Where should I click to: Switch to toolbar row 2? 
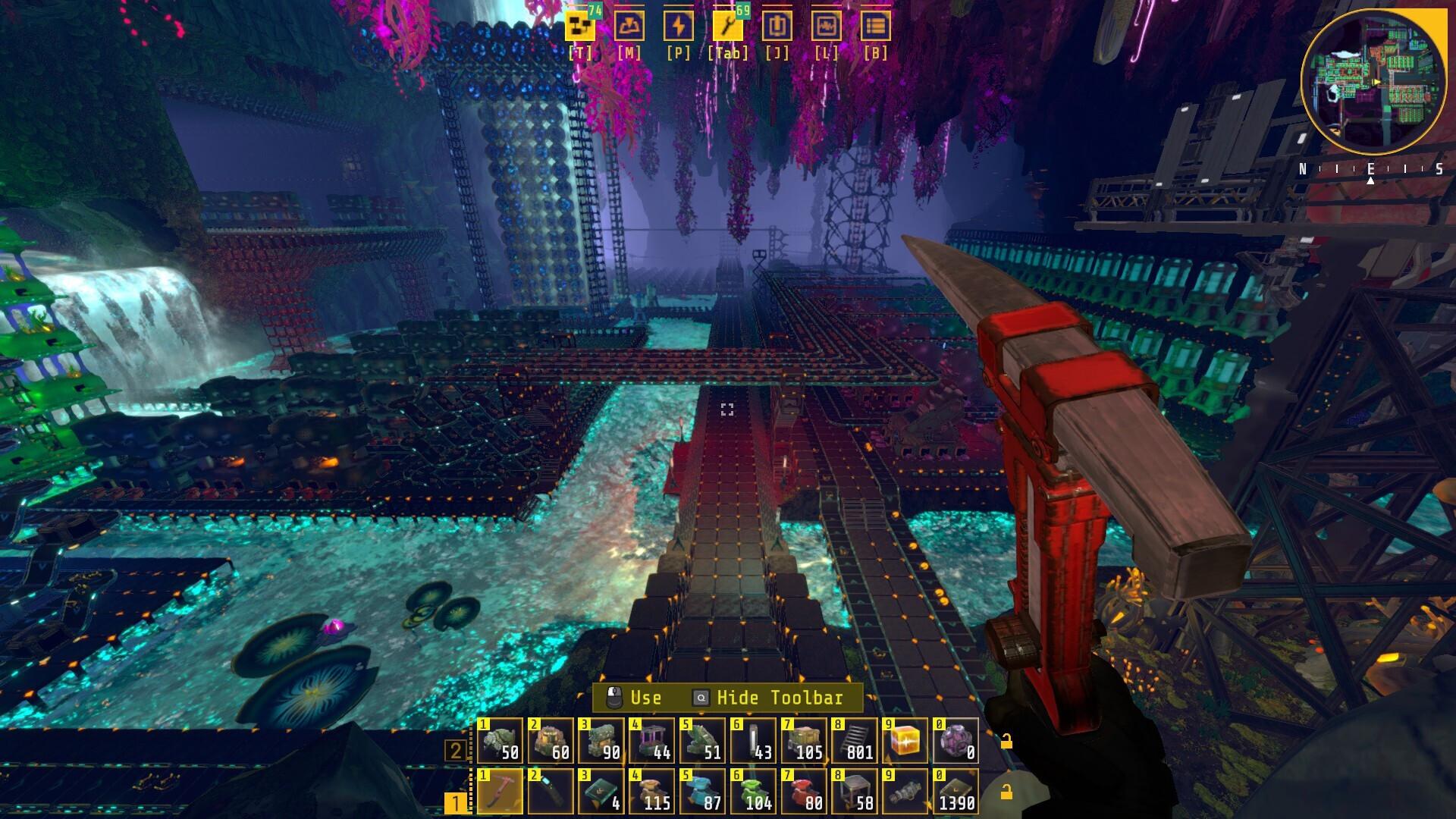[456, 751]
